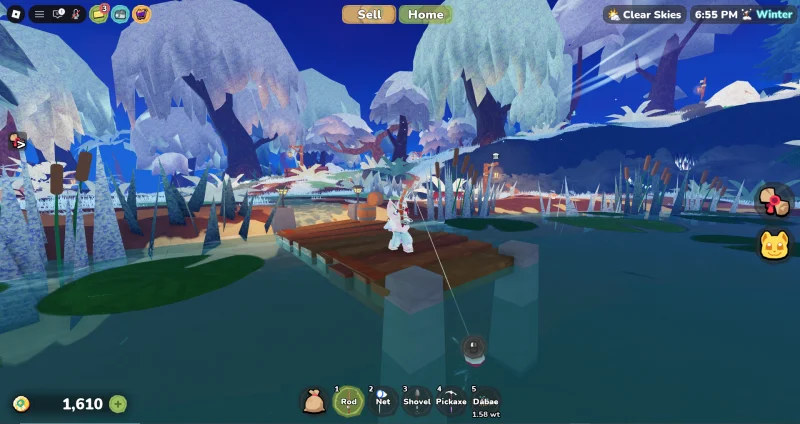Open the yellow folder icon with badge
The height and width of the screenshot is (424, 800).
(x=98, y=14)
